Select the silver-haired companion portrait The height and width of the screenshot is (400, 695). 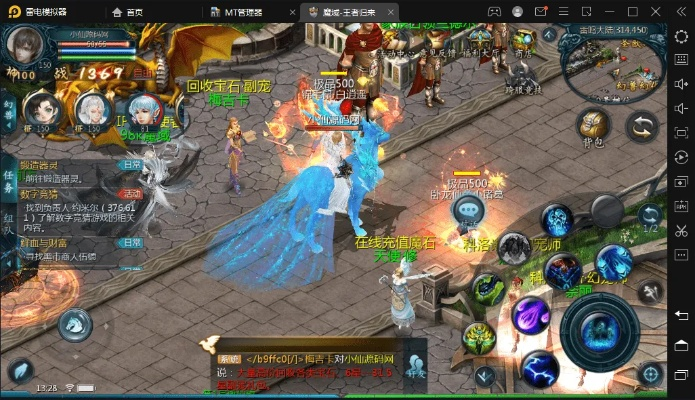tap(93, 111)
